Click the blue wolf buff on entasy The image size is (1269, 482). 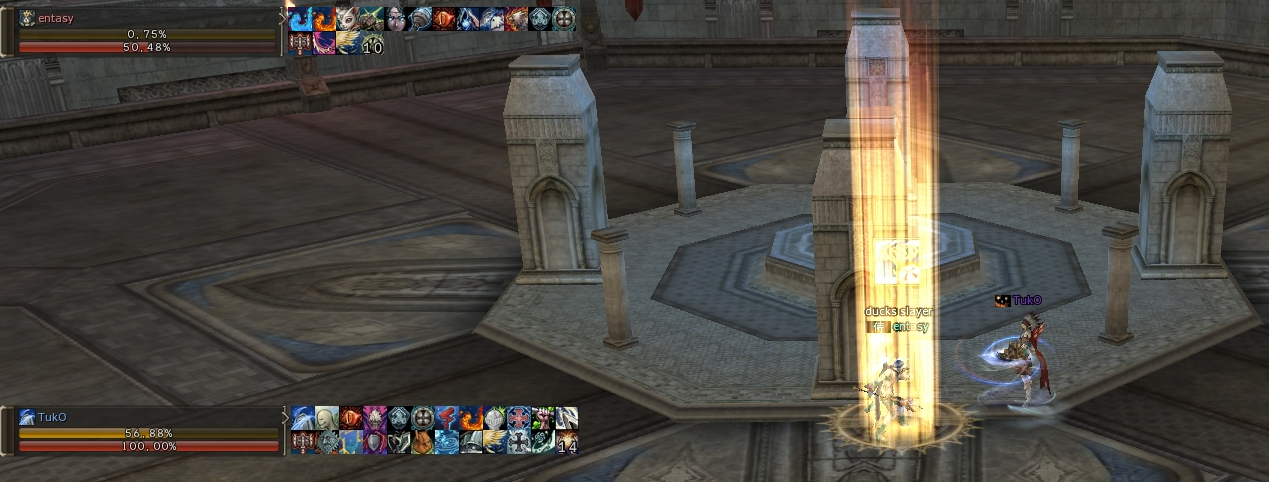tap(492, 19)
